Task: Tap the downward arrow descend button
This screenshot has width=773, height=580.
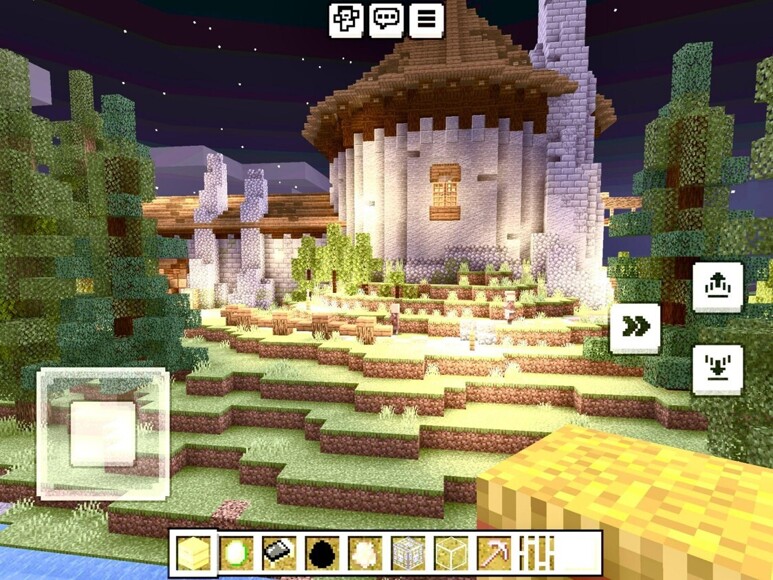Action: pos(717,367)
